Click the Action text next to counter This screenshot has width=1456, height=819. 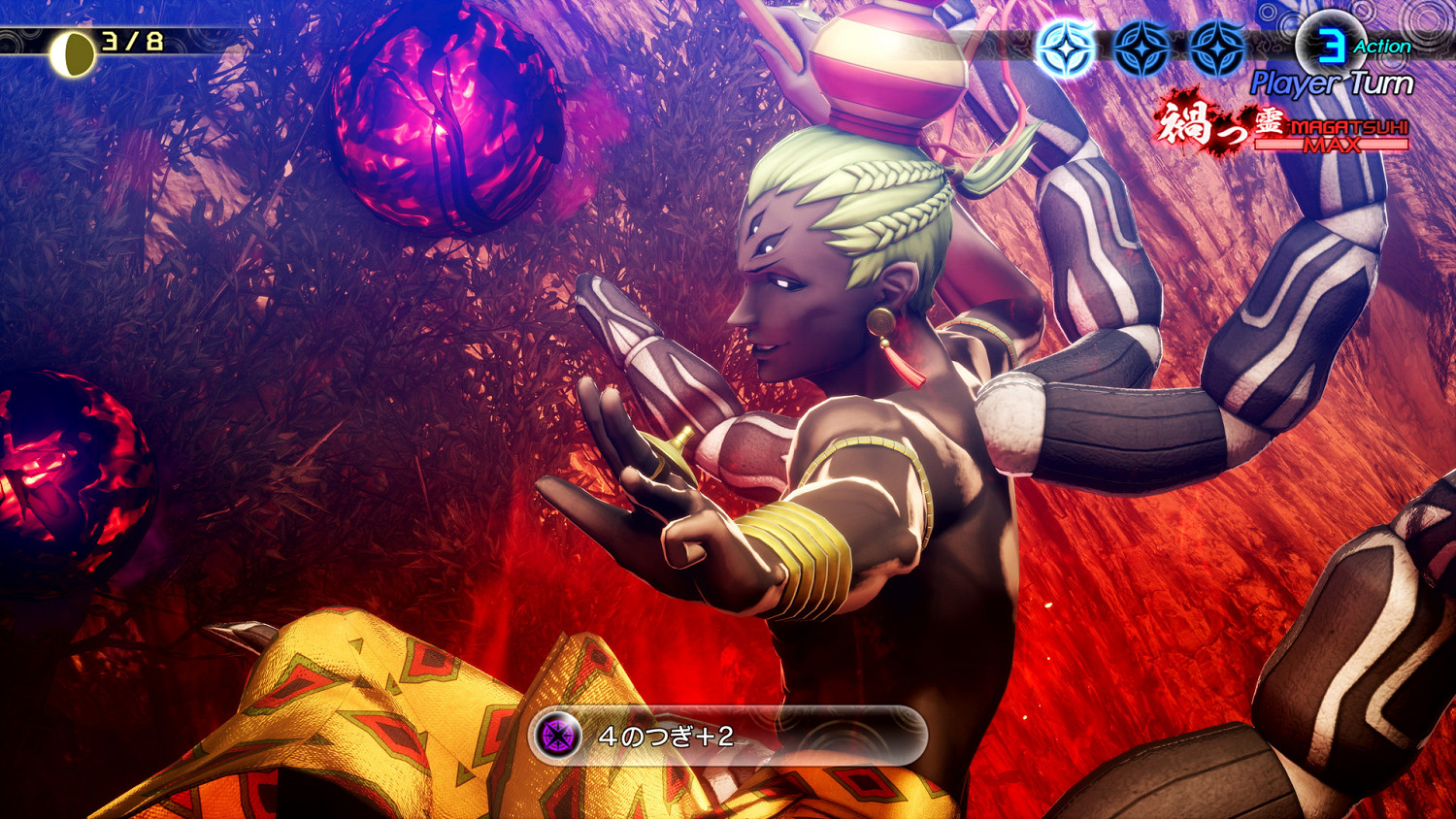[x=1382, y=45]
